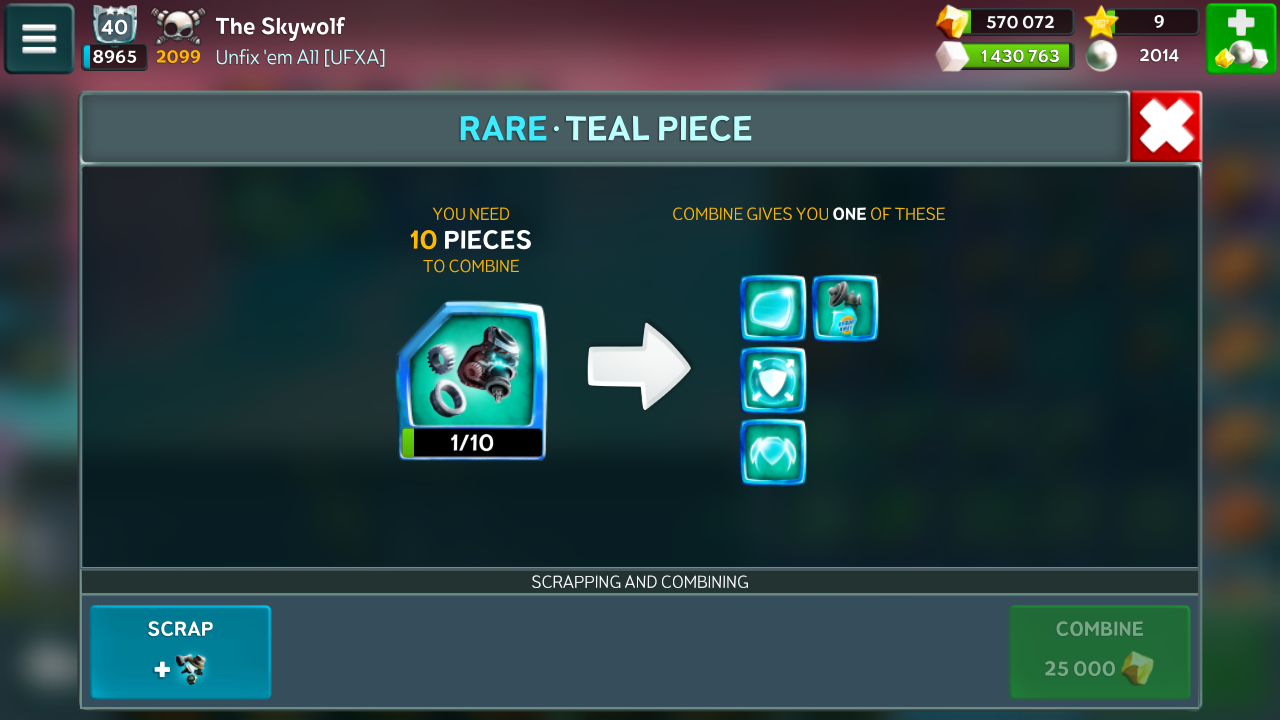Scrap the teal piece

(x=181, y=651)
